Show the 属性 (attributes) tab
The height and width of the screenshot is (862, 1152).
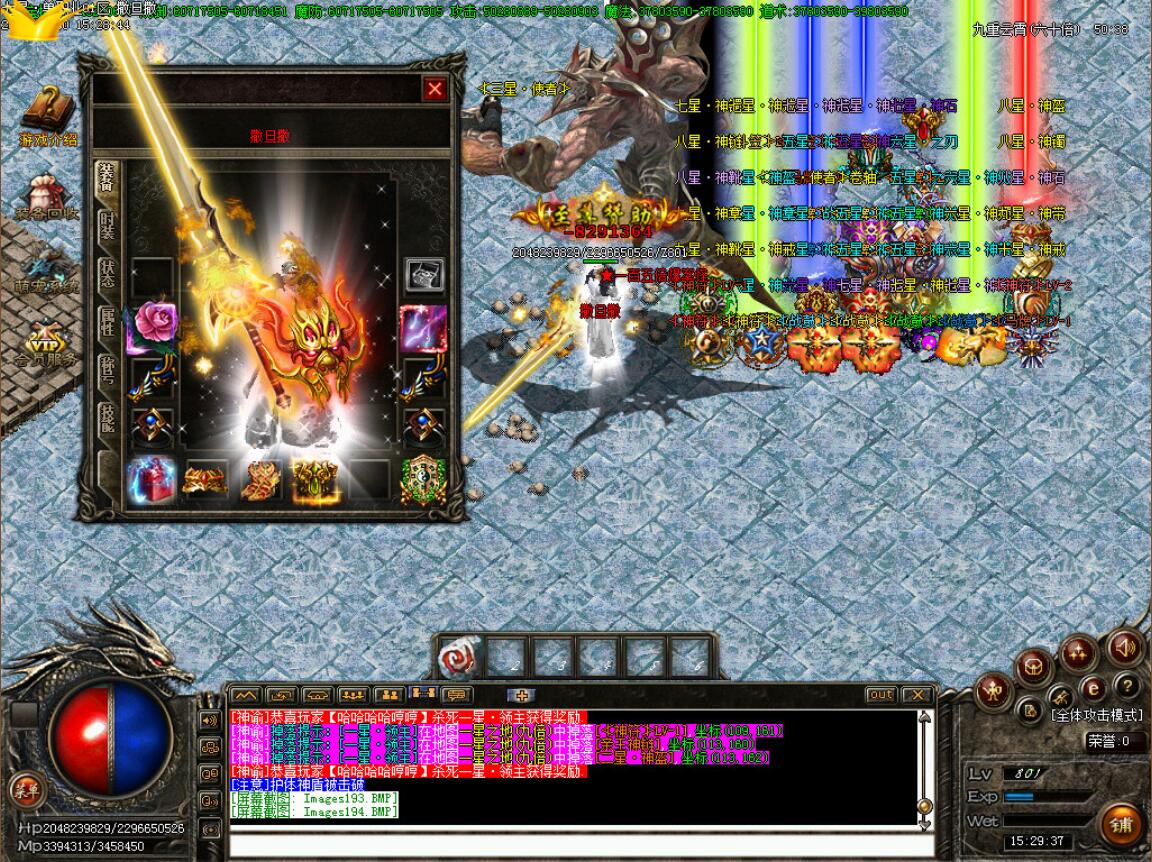(x=106, y=322)
